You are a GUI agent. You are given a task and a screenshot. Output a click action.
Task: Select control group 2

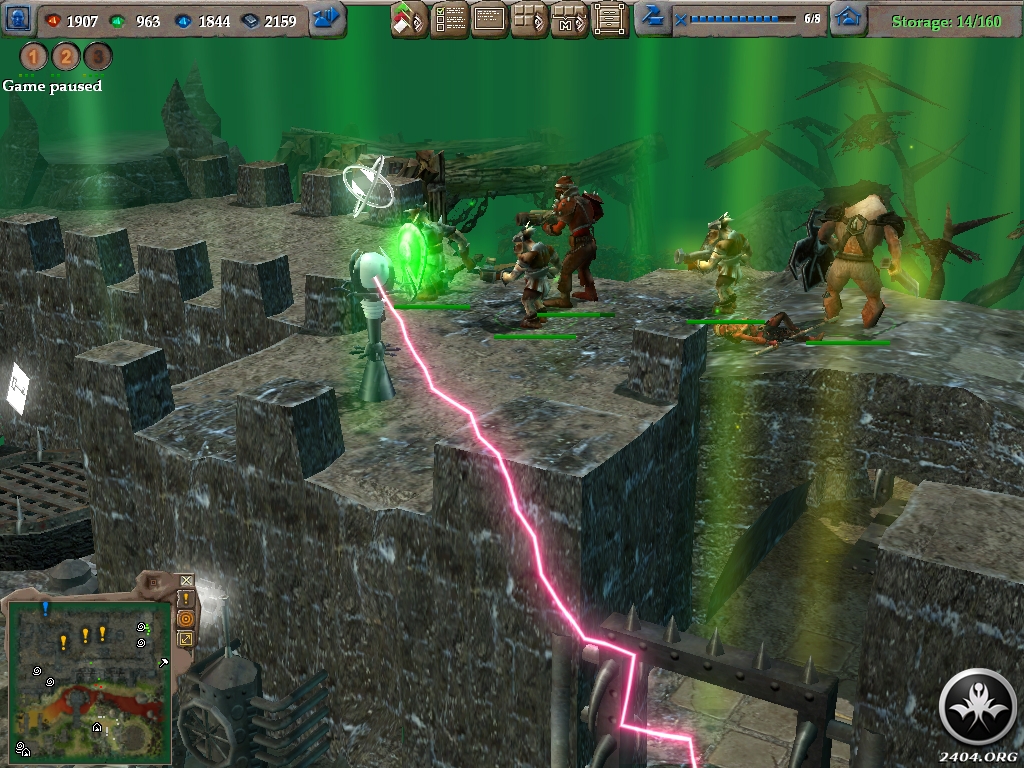pyautogui.click(x=66, y=57)
